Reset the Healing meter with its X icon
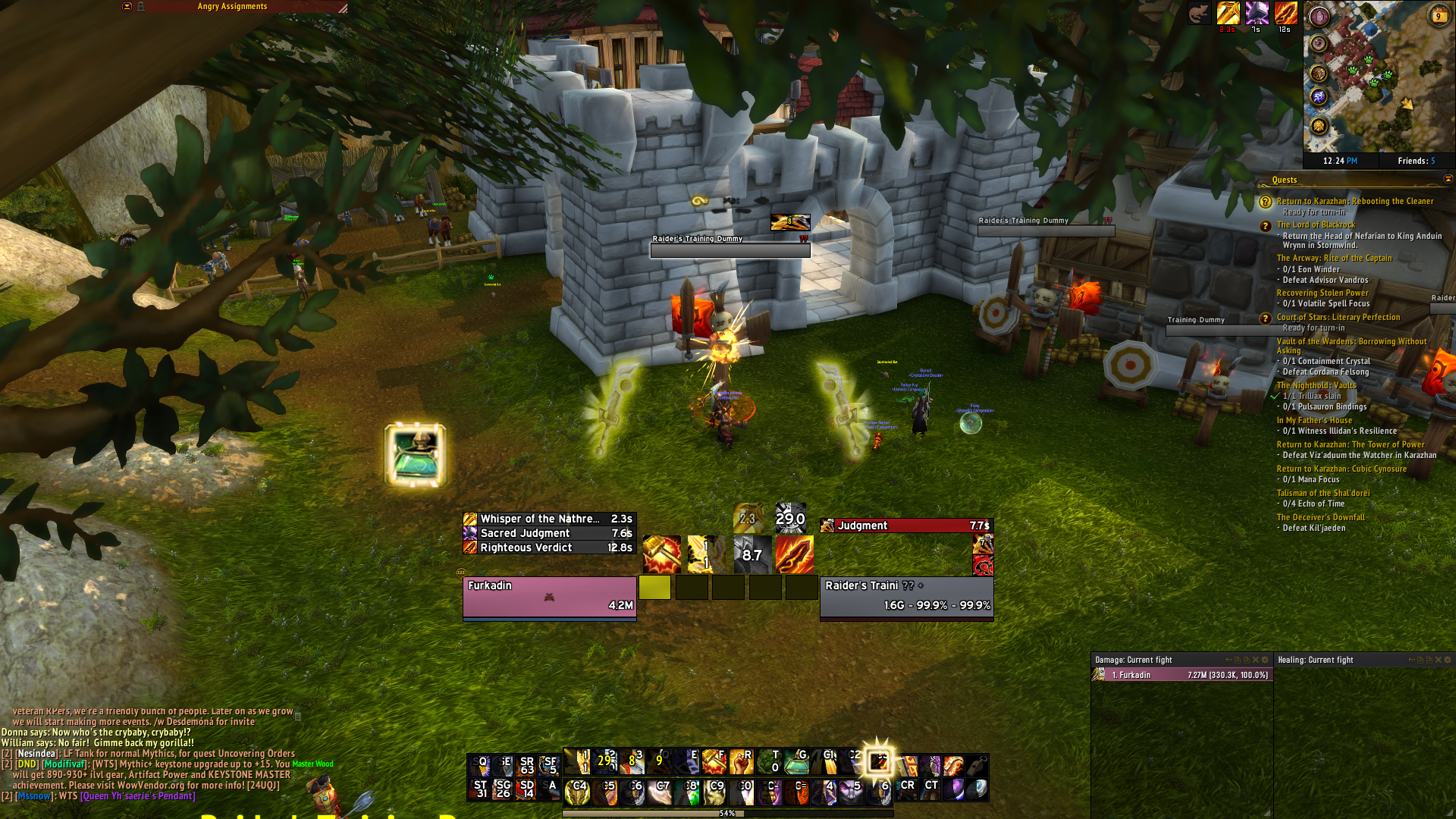Viewport: 1456px width, 819px height. (x=1439, y=660)
